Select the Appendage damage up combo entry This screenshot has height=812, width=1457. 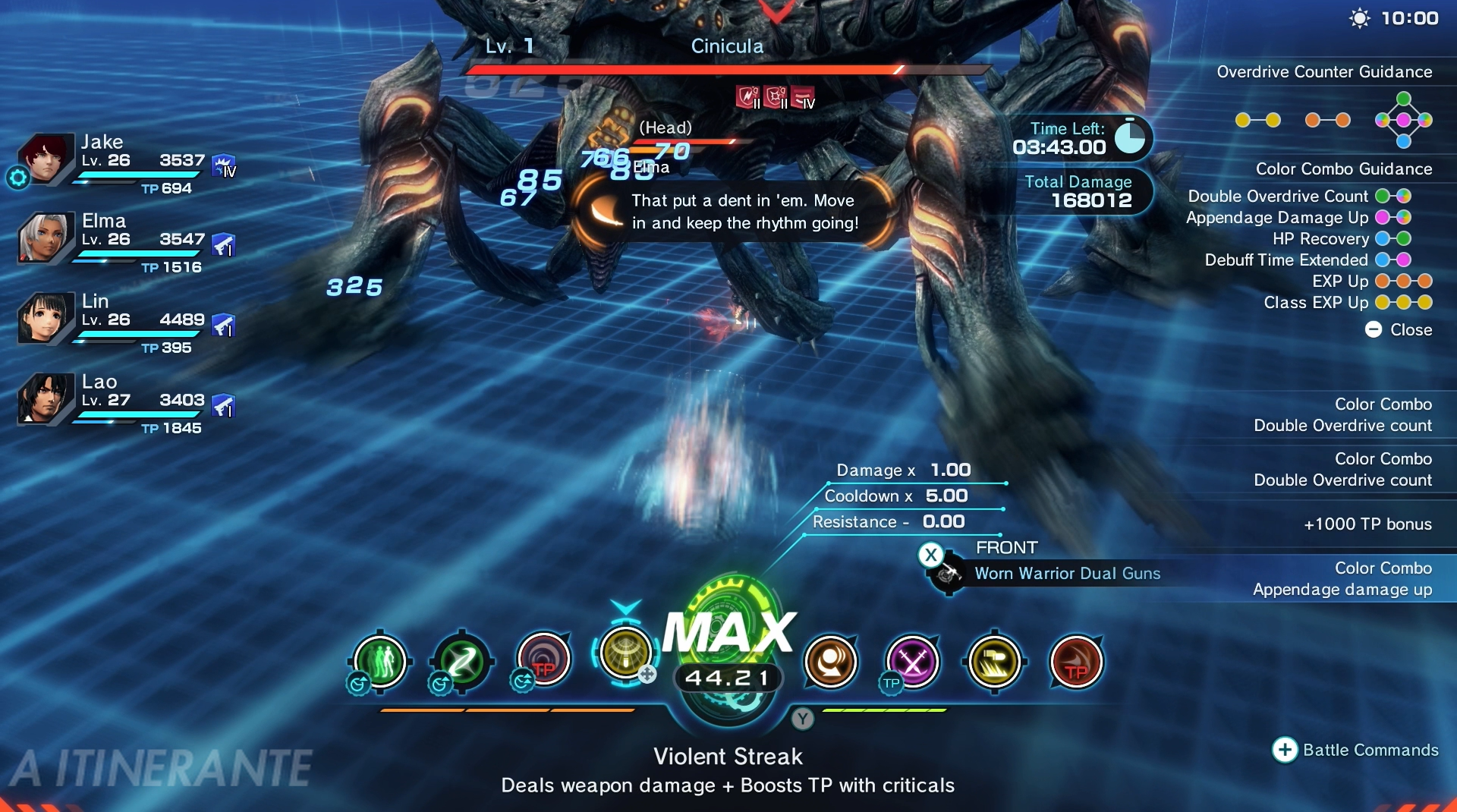[1342, 579]
